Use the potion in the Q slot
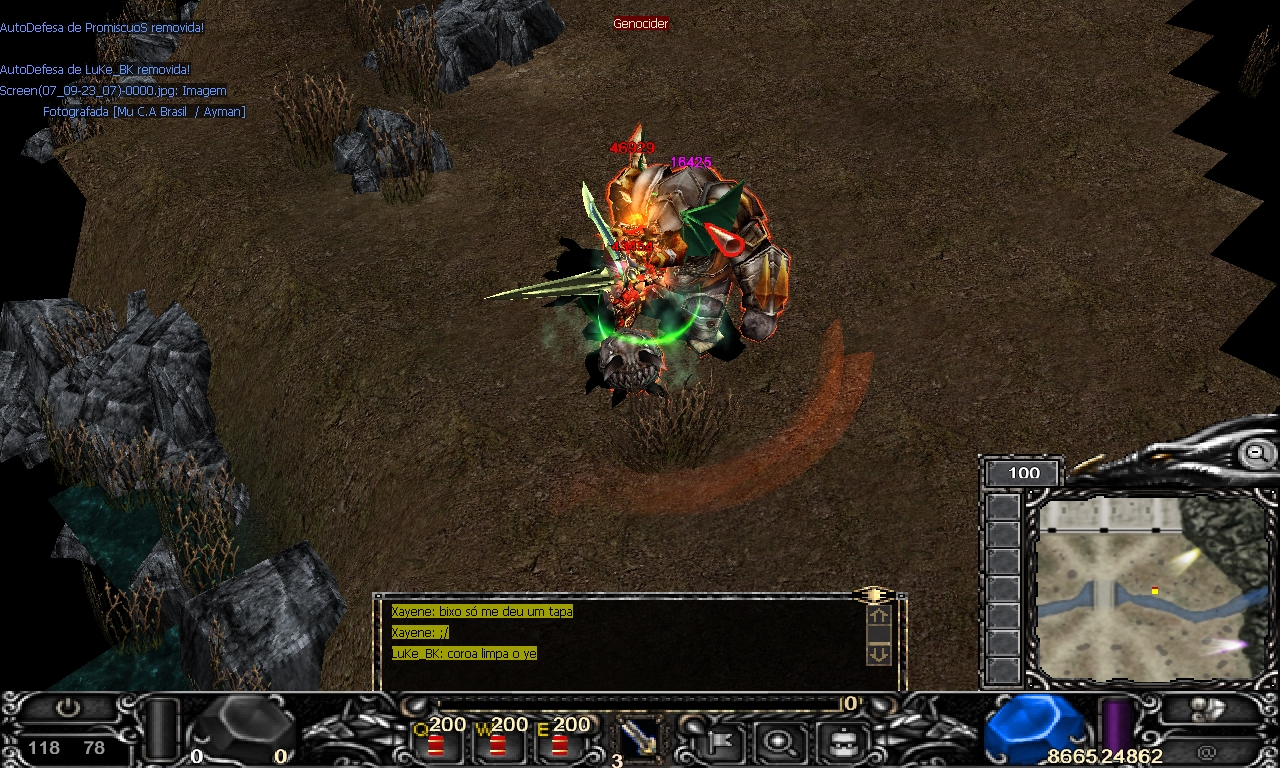 [x=436, y=744]
